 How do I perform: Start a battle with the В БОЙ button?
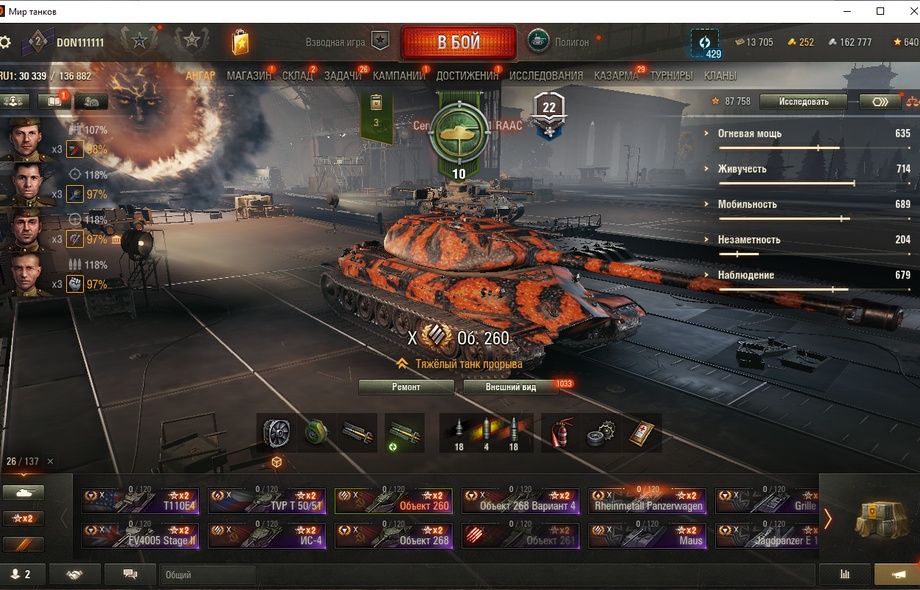458,43
